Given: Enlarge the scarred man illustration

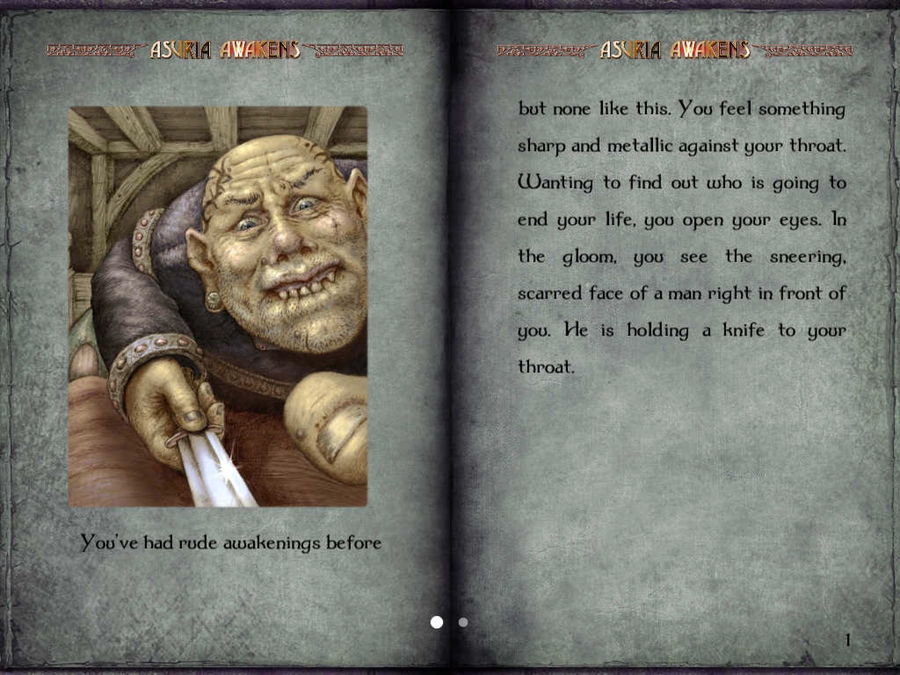Looking at the screenshot, I should coord(218,306).
